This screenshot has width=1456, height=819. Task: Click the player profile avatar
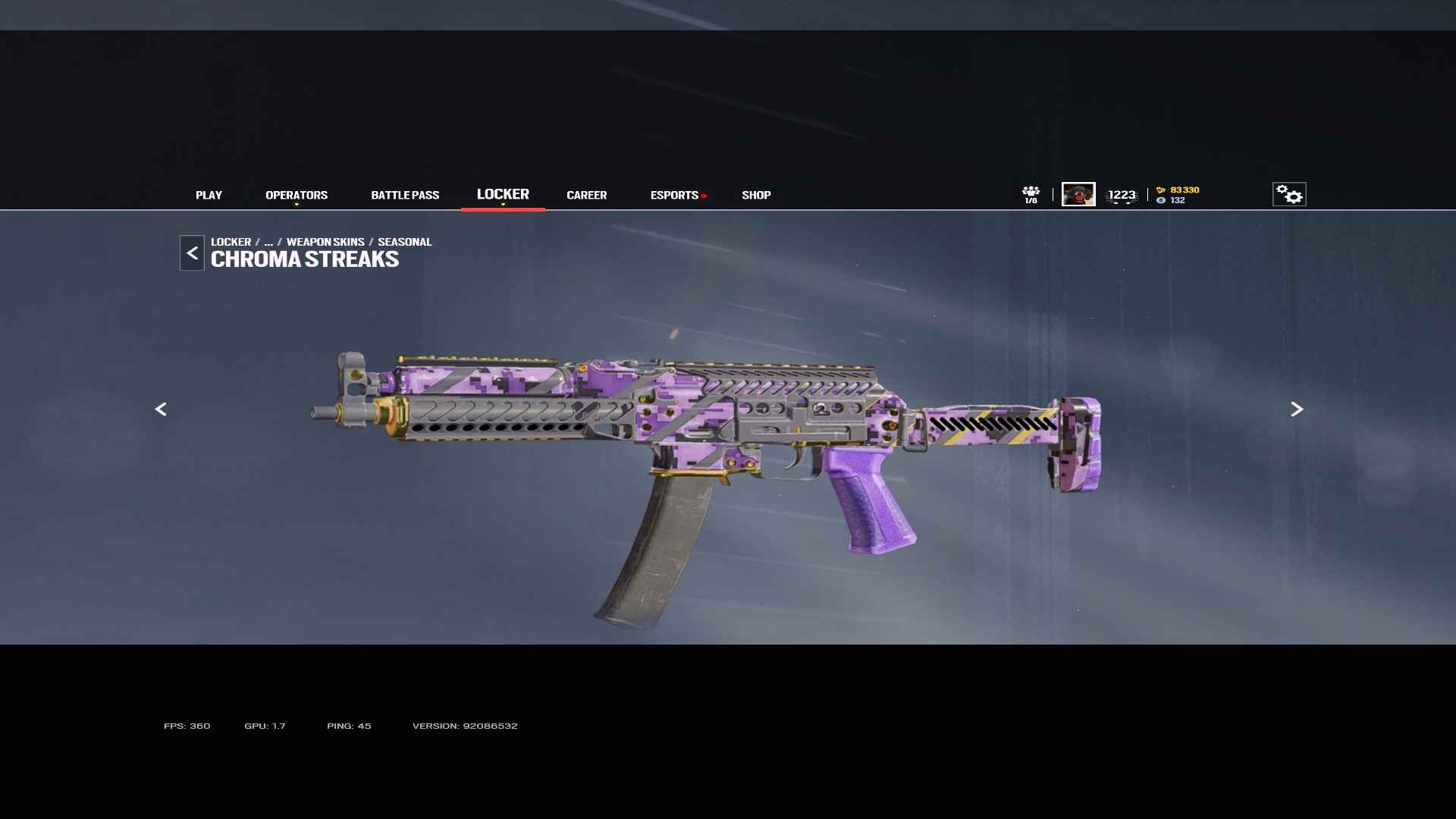click(1078, 194)
